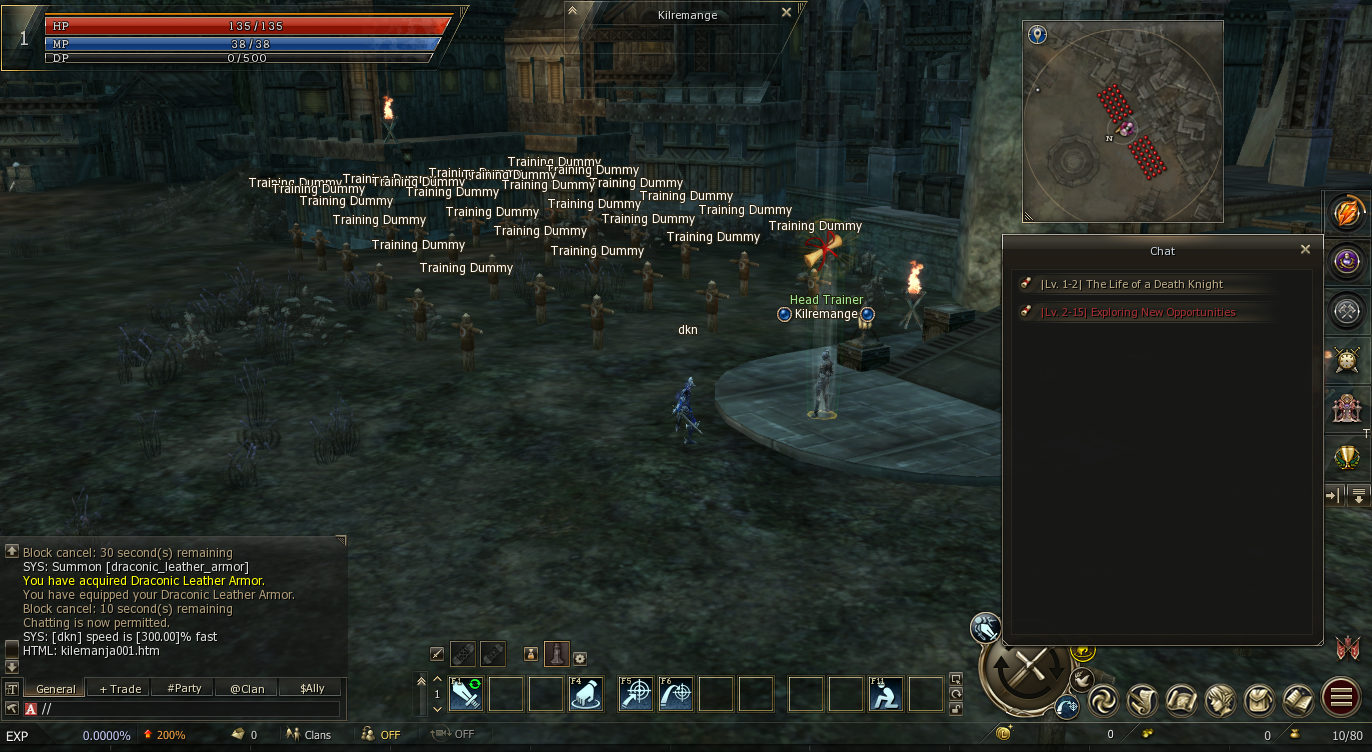Screen dimensions: 1372x752
Task: Open the character head profile icon
Action: click(1220, 700)
